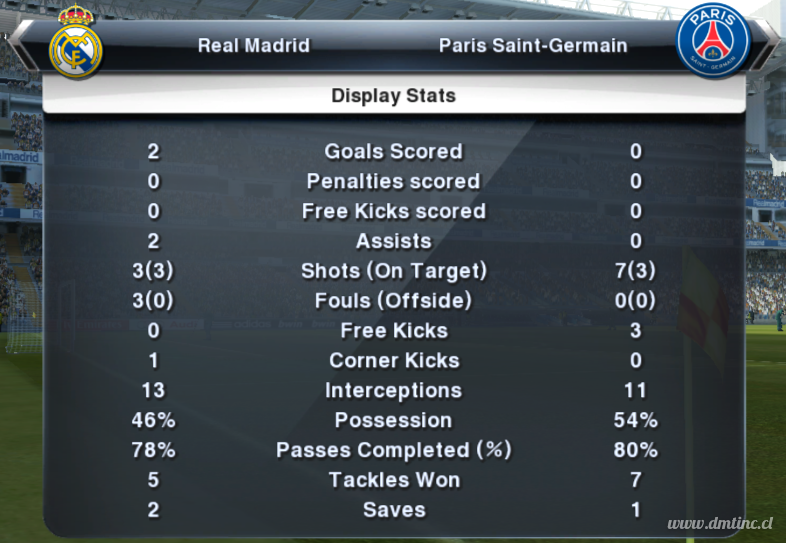Click the Real Madrid club crest
786x543 pixels.
pos(76,44)
